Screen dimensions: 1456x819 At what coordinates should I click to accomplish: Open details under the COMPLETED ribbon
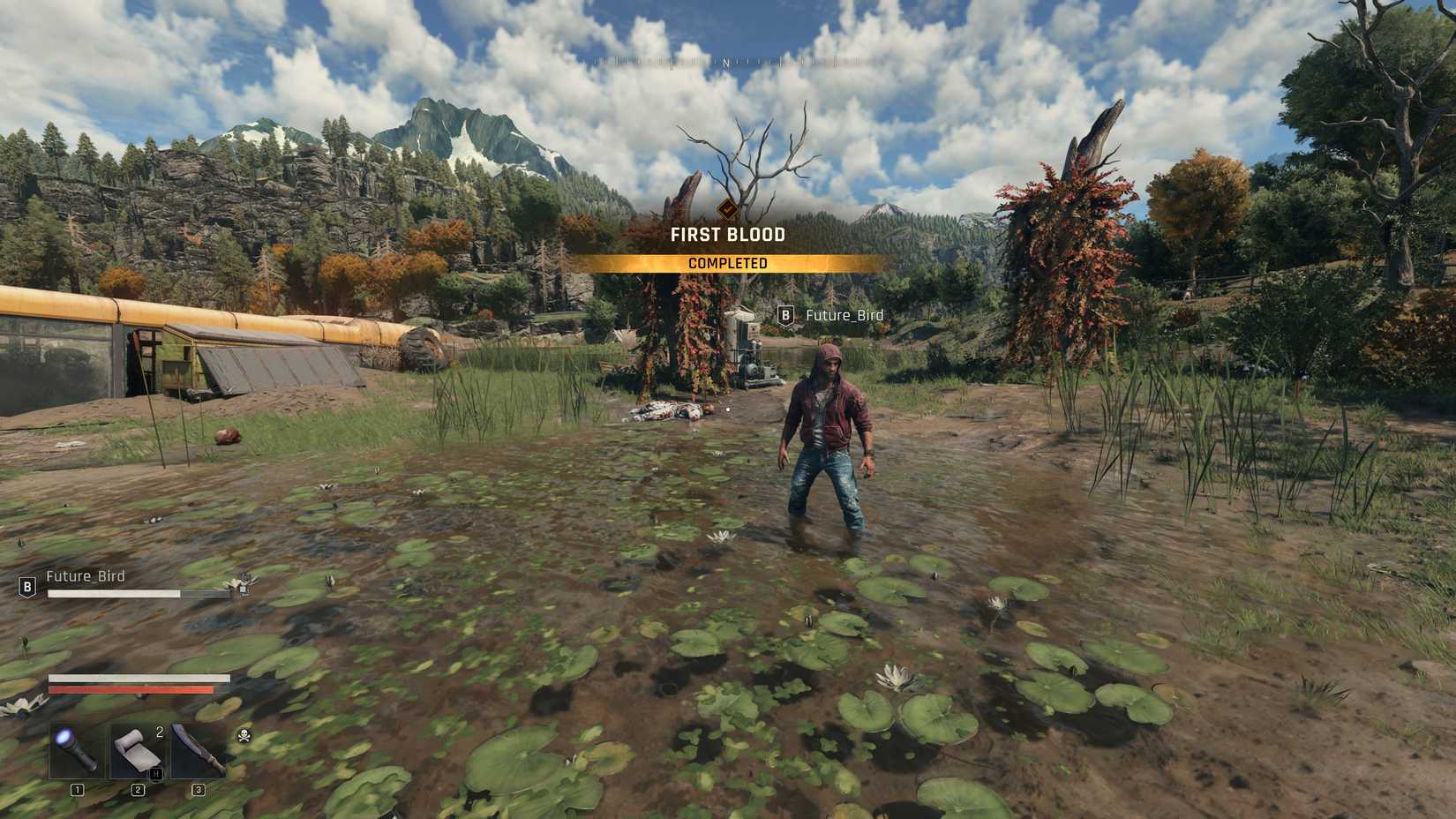click(730, 262)
